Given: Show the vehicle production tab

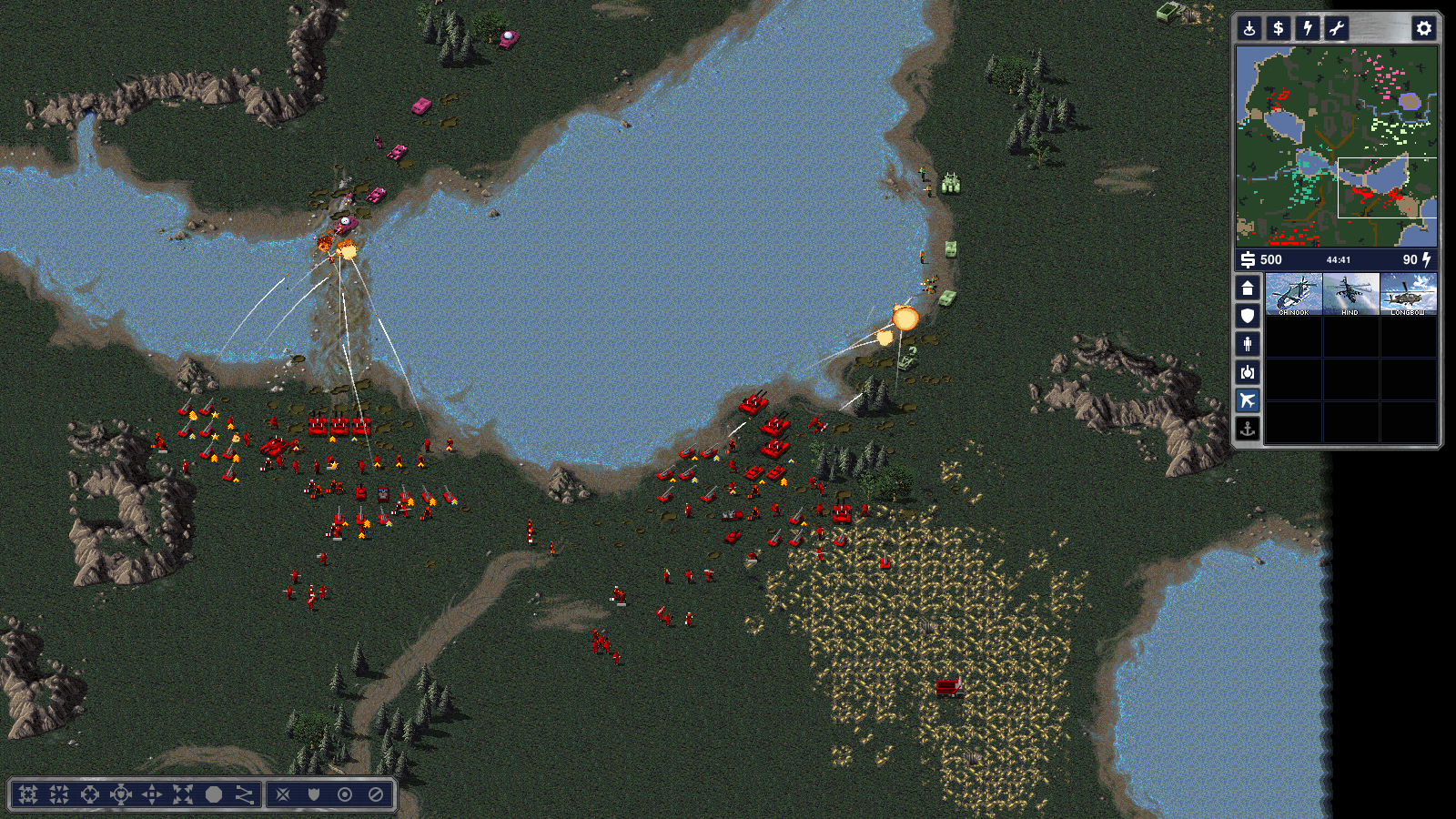Looking at the screenshot, I should coord(1248,372).
